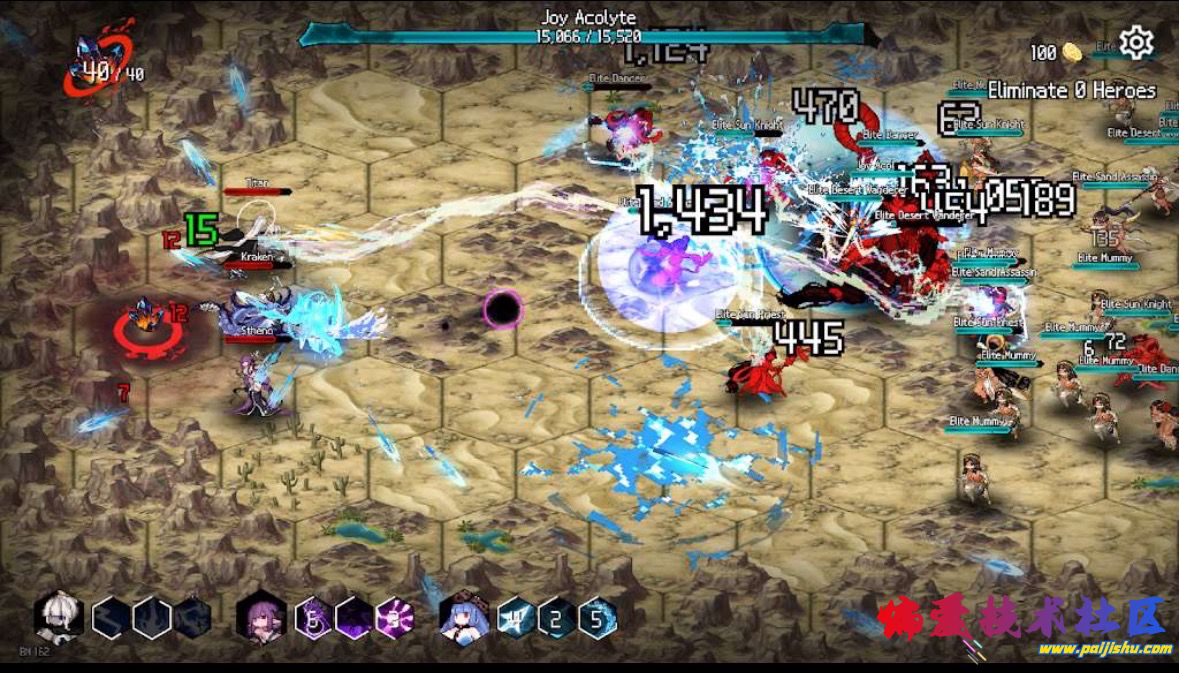Use the purple burst skill on cooldown 3
This screenshot has height=673, width=1179.
394,618
